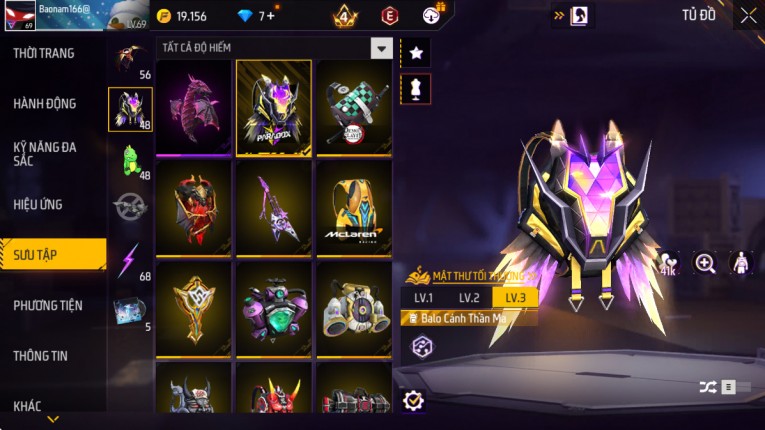This screenshot has height=430, width=765.
Task: Open the Tất Cả Độ Hiếm rarity dropdown
Action: tap(381, 48)
